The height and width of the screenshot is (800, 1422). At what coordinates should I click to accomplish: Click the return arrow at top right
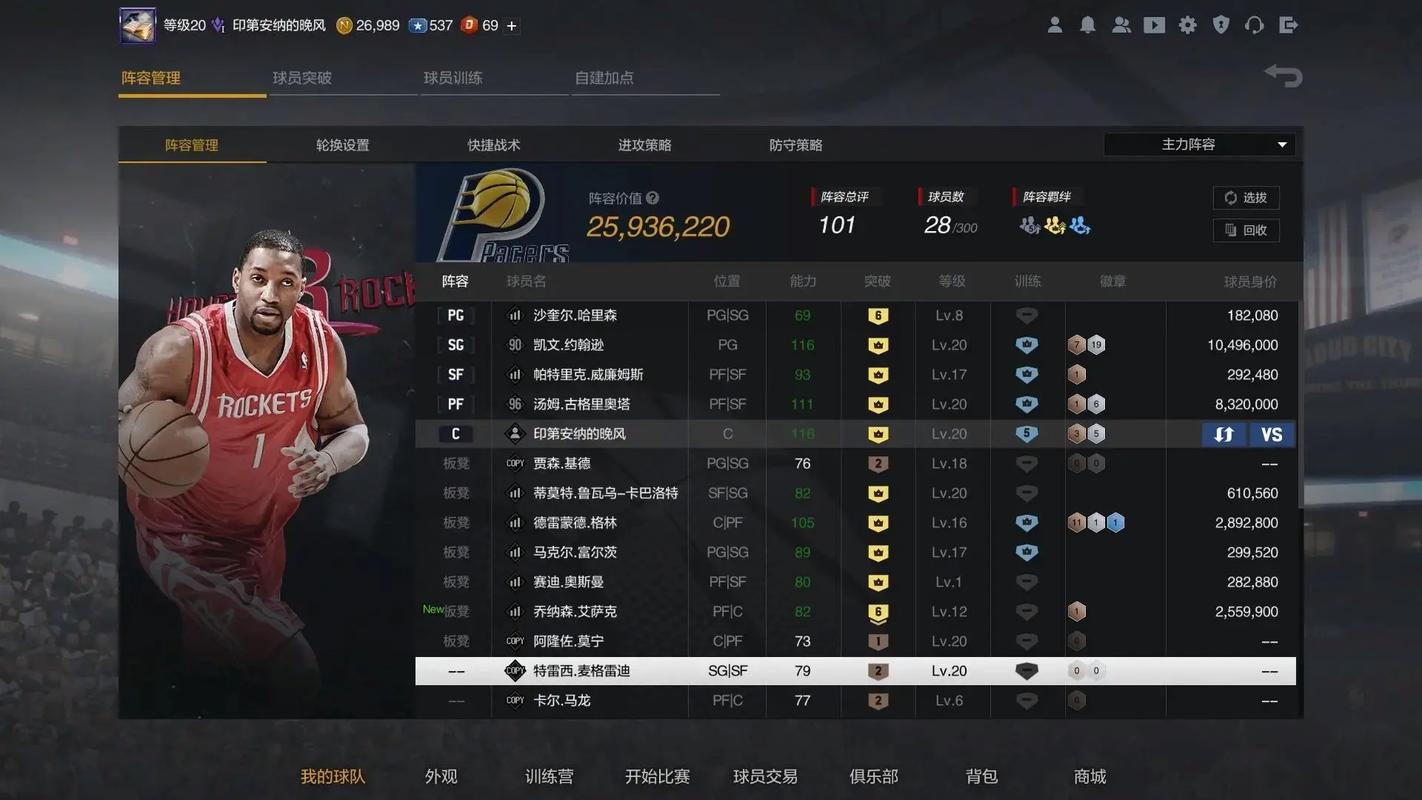pos(1283,75)
